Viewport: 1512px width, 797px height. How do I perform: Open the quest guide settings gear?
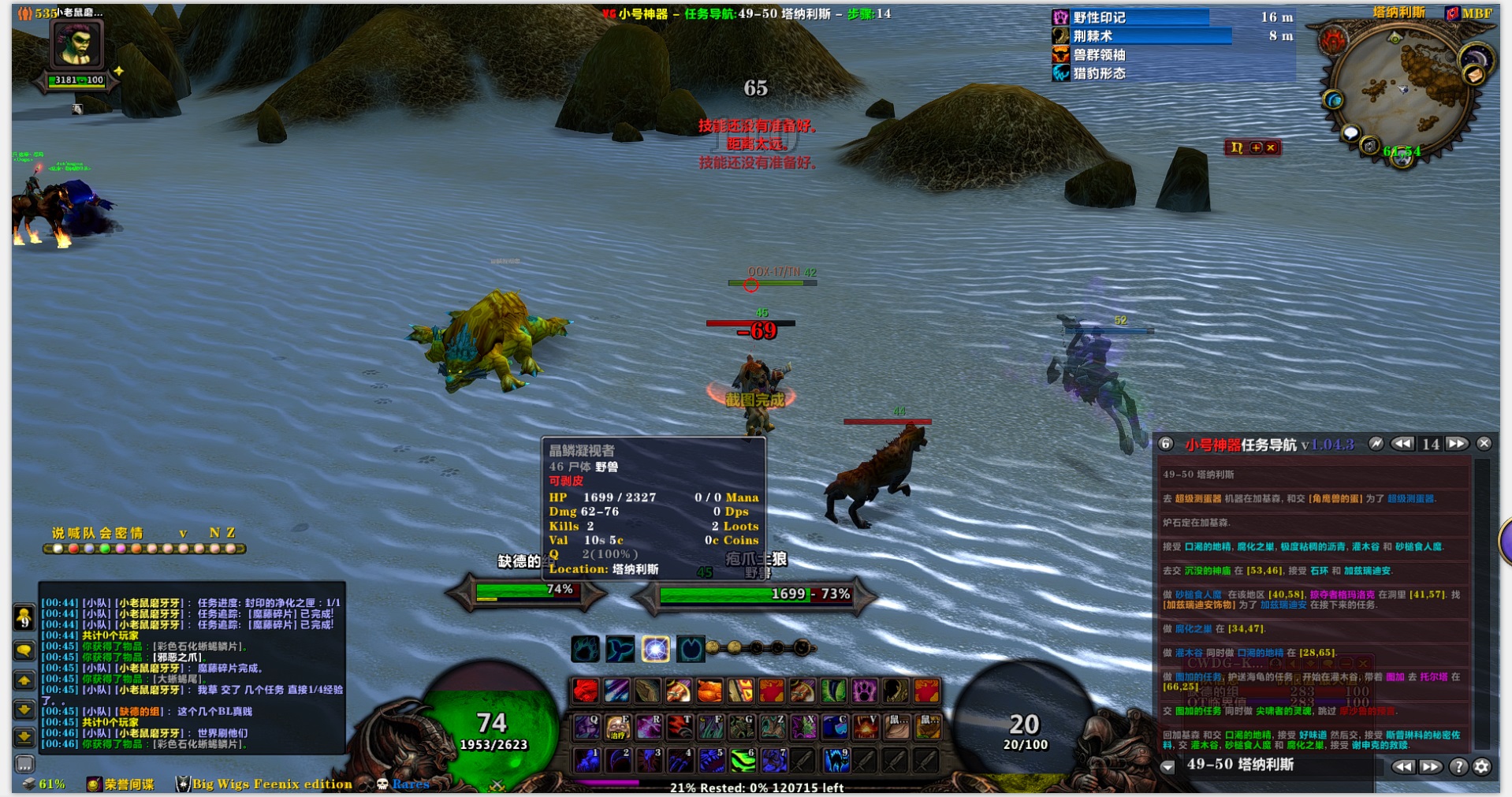coord(1482,766)
